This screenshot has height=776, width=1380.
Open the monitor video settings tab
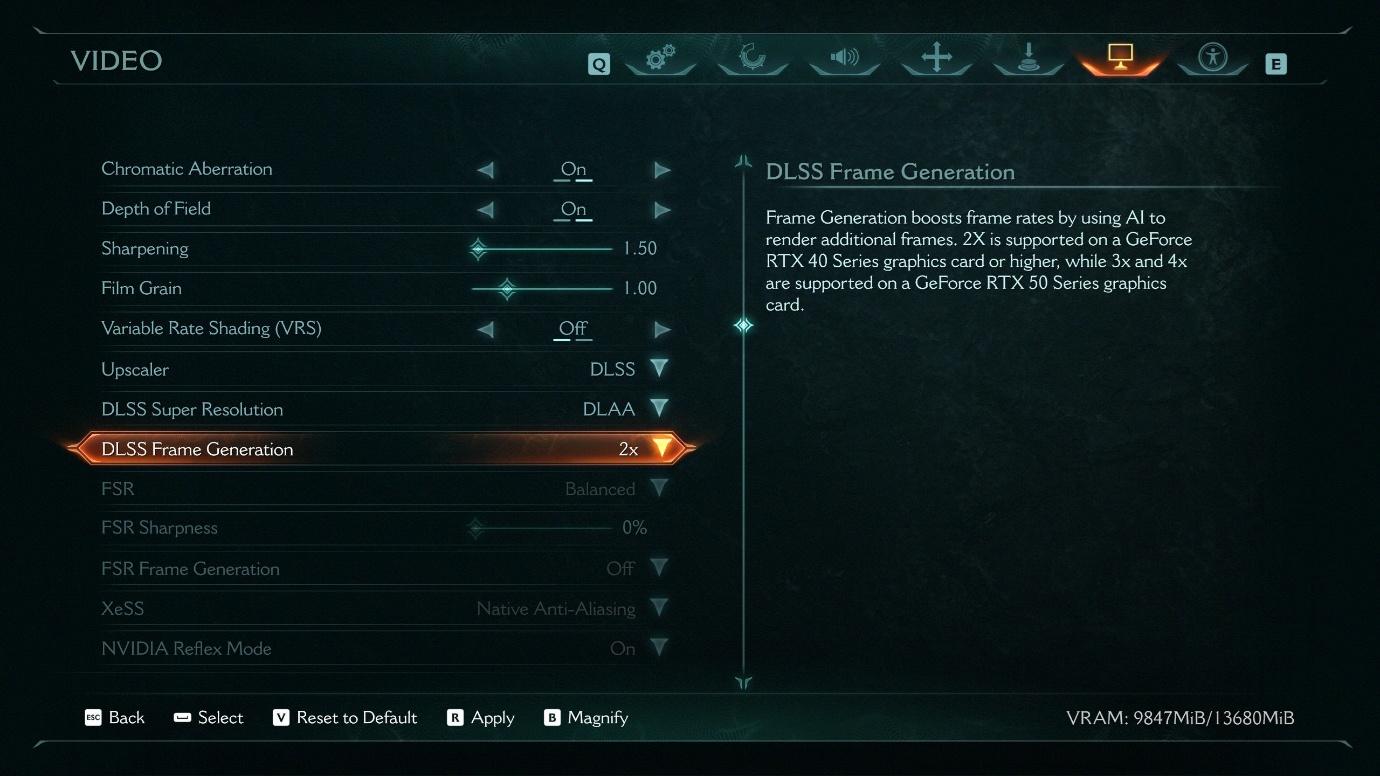(1120, 58)
